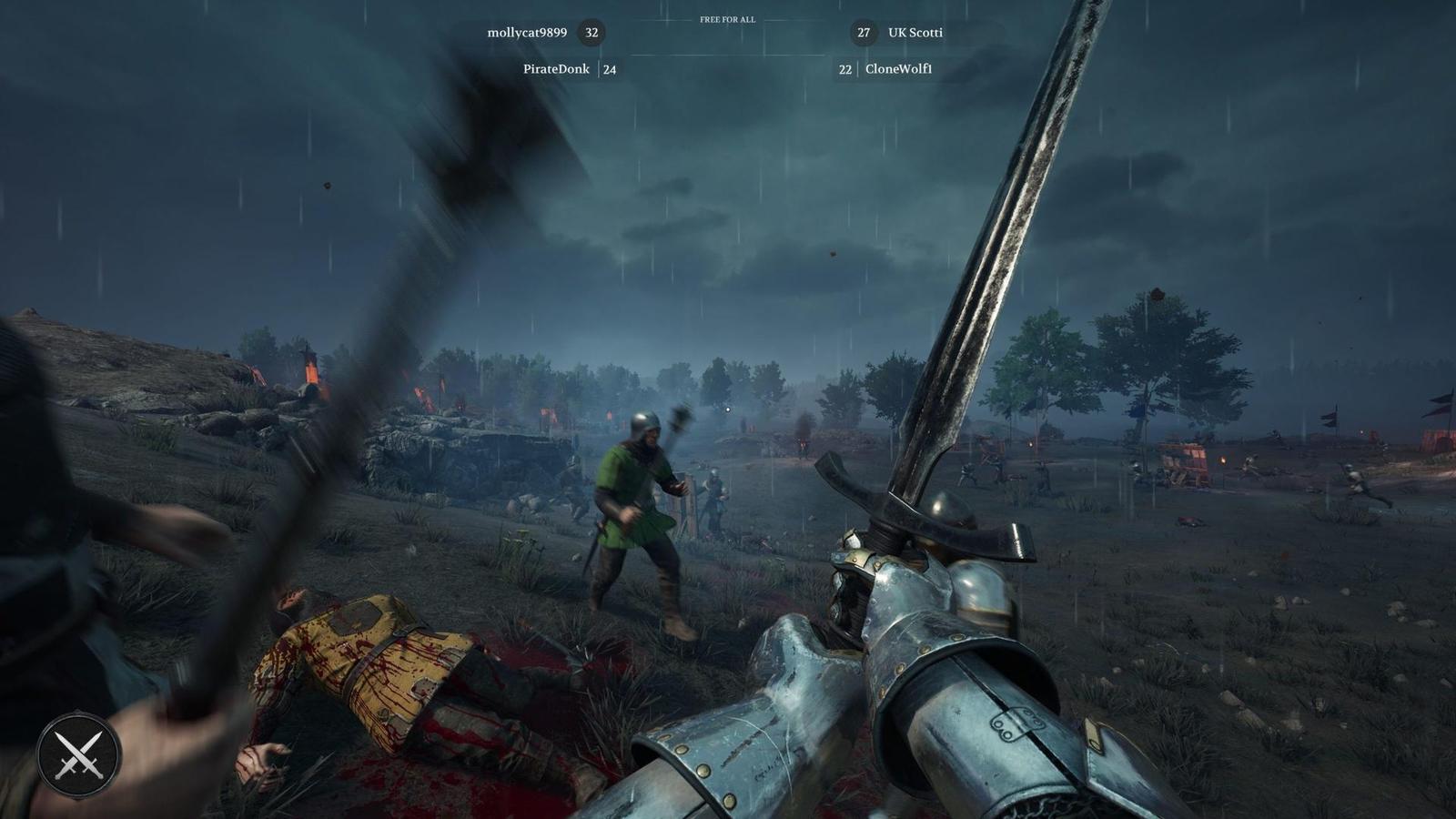This screenshot has width=1456, height=819.
Task: Click the score counter beside PirateDonk
Action: 610,68
